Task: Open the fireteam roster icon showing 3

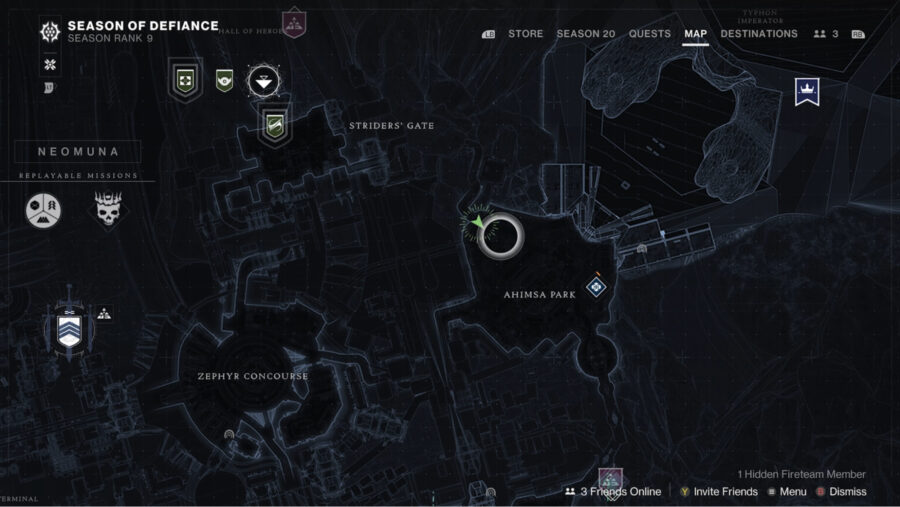Action: pos(826,34)
